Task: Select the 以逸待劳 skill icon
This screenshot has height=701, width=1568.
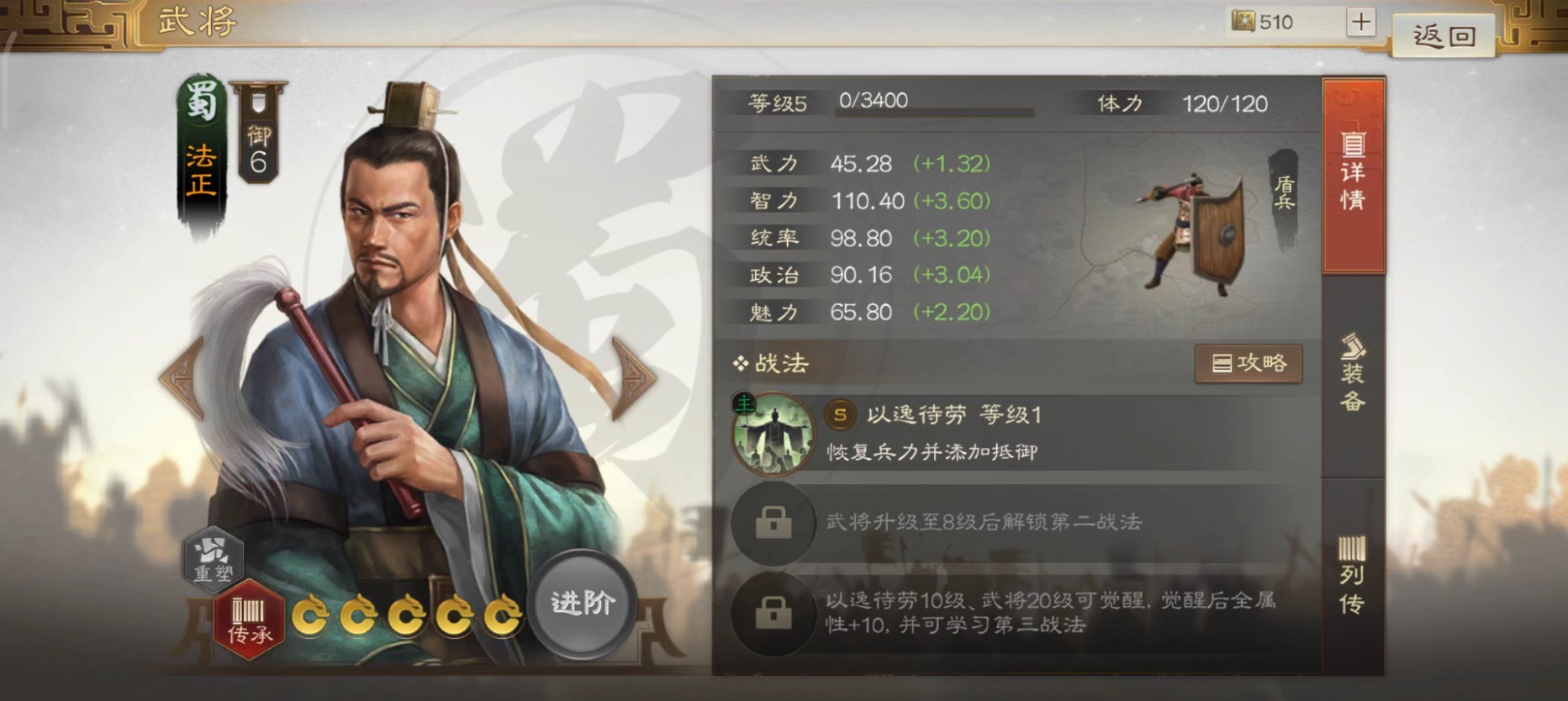Action: pyautogui.click(x=773, y=434)
